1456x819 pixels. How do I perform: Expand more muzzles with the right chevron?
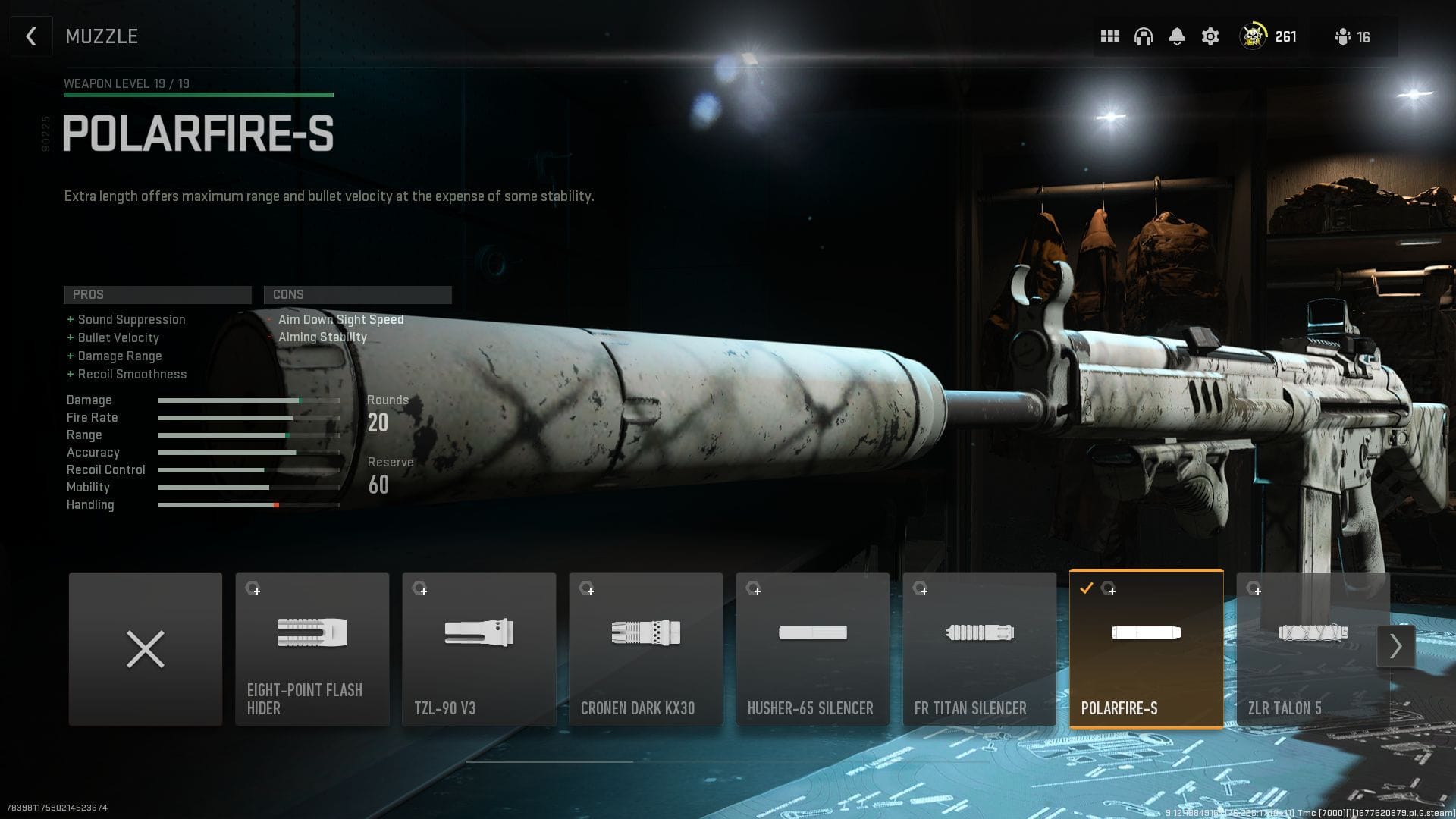point(1396,645)
